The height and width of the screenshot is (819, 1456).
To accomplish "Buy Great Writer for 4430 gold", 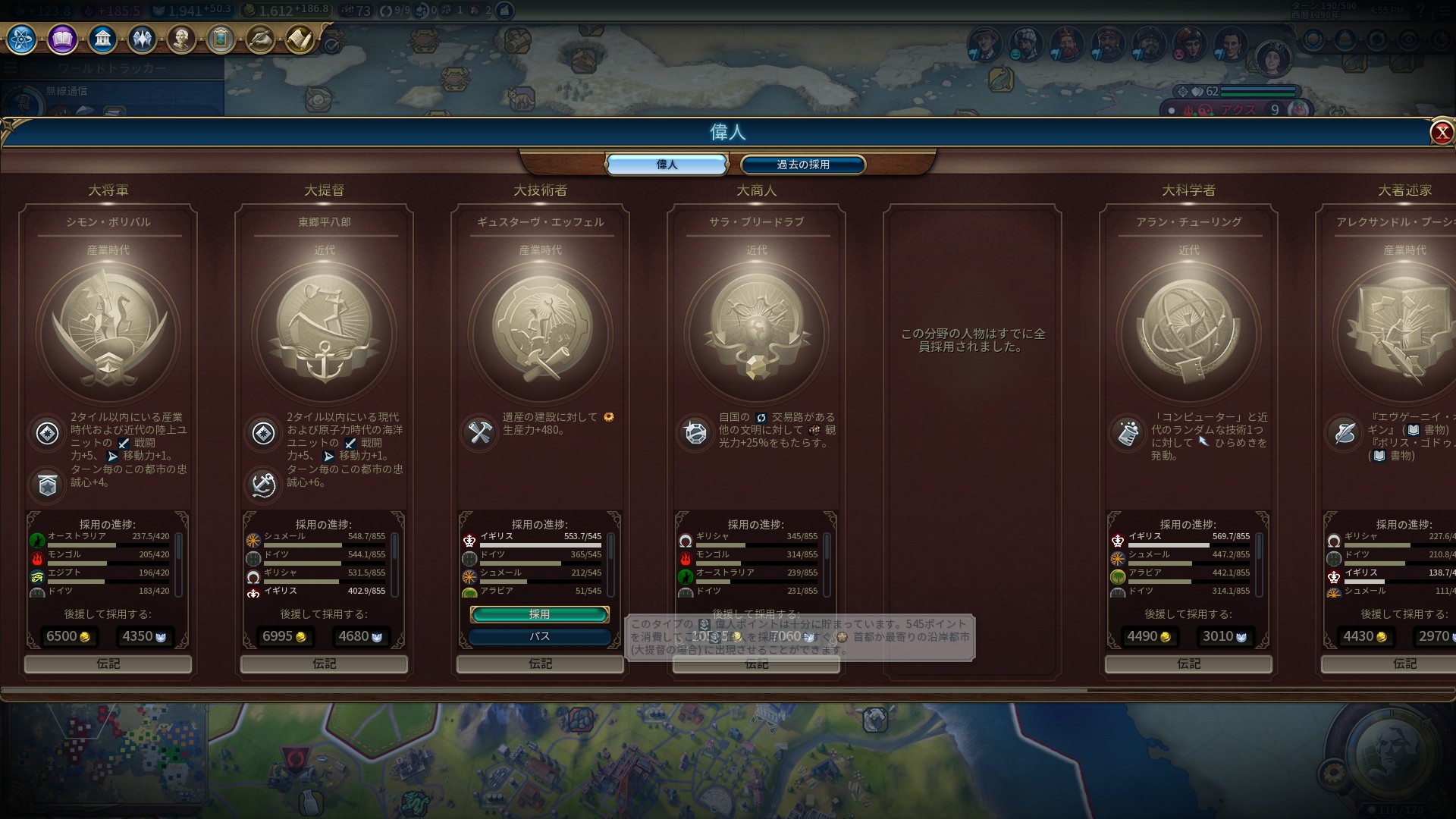I will 1365,636.
